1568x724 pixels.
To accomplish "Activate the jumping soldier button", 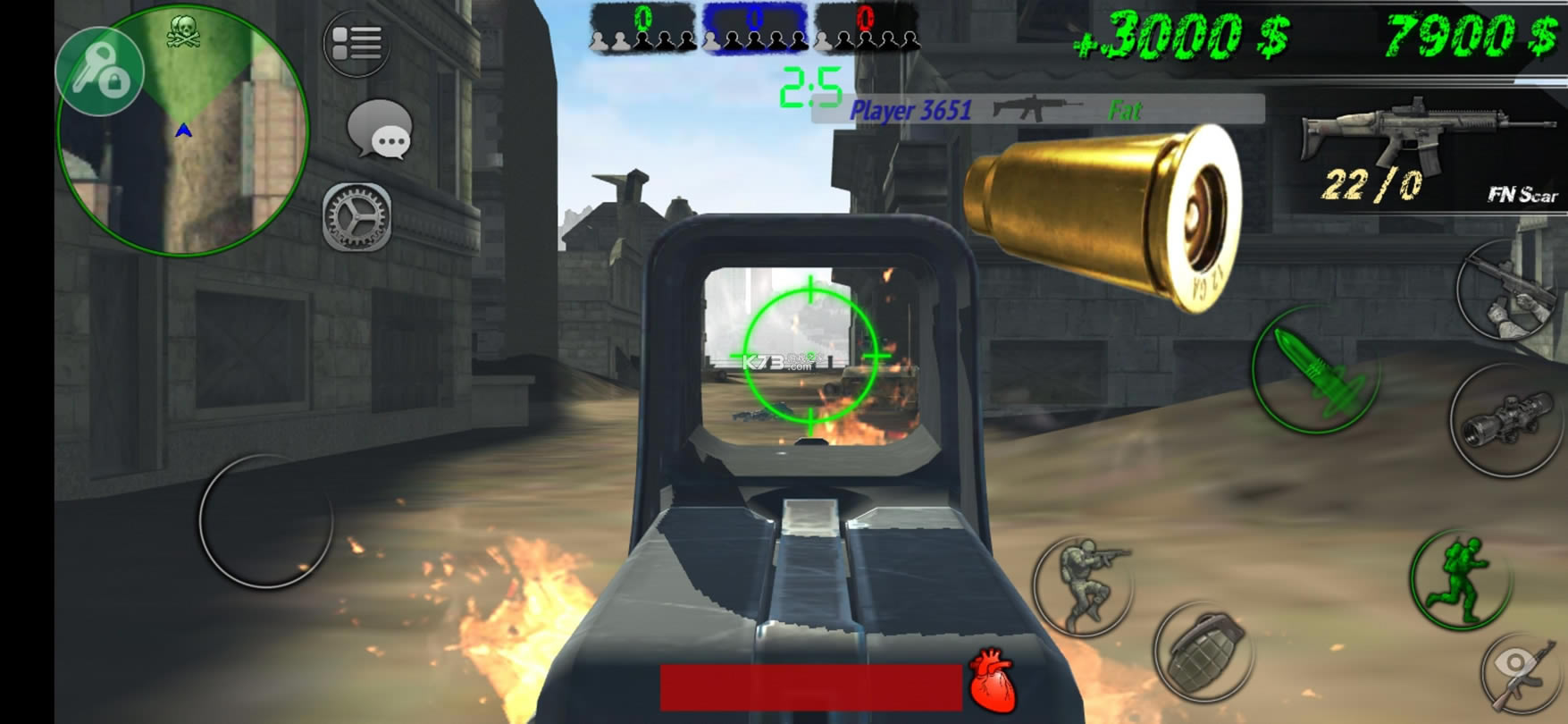I will [x=1083, y=585].
